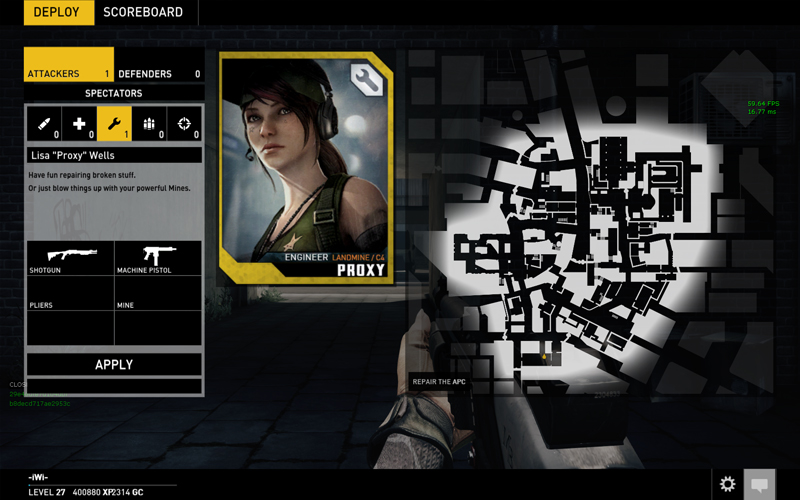Apply the selected loadout
This screenshot has width=800, height=500.
pyautogui.click(x=114, y=364)
